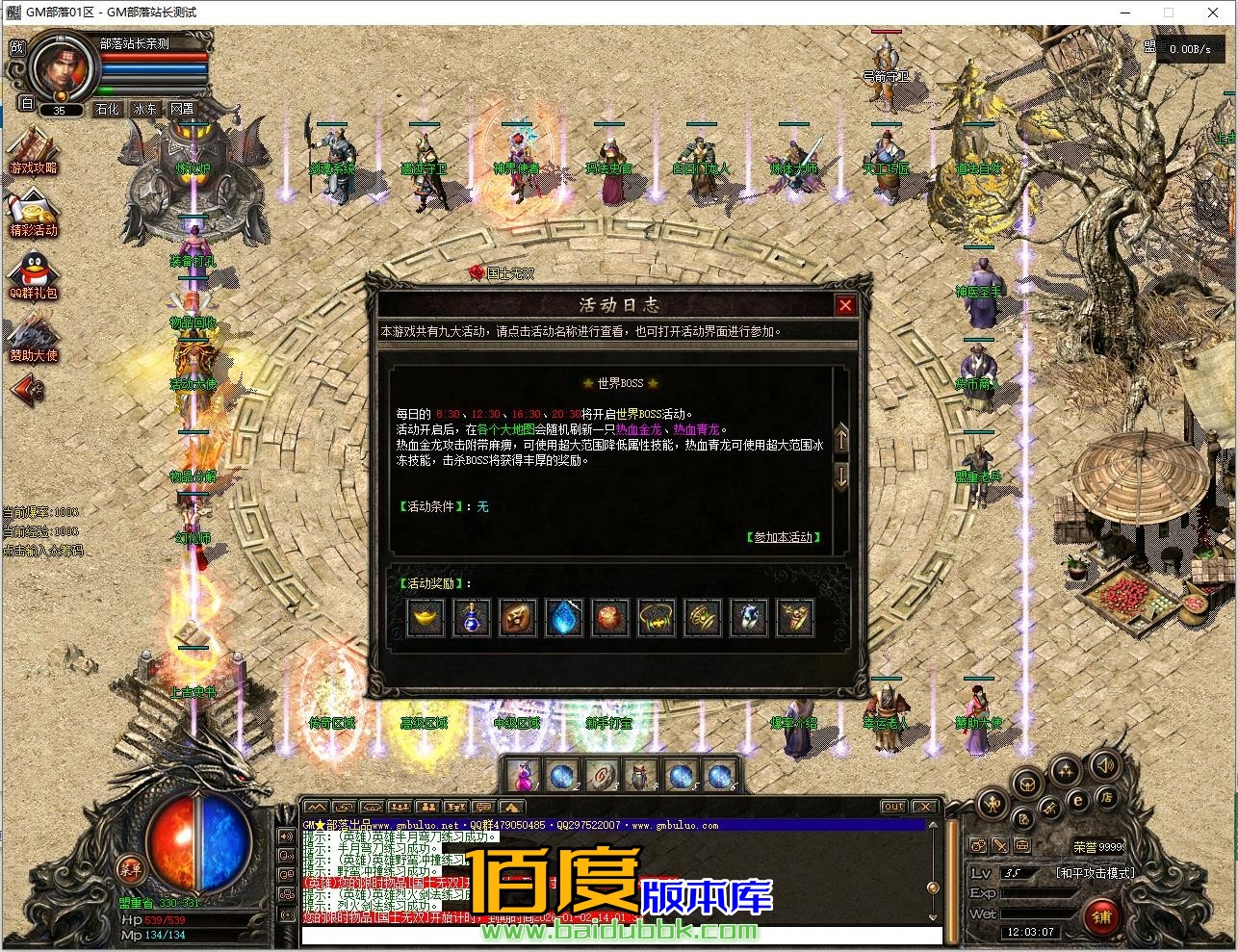
Task: Click the 'out' tab on the chat window
Action: (x=893, y=806)
